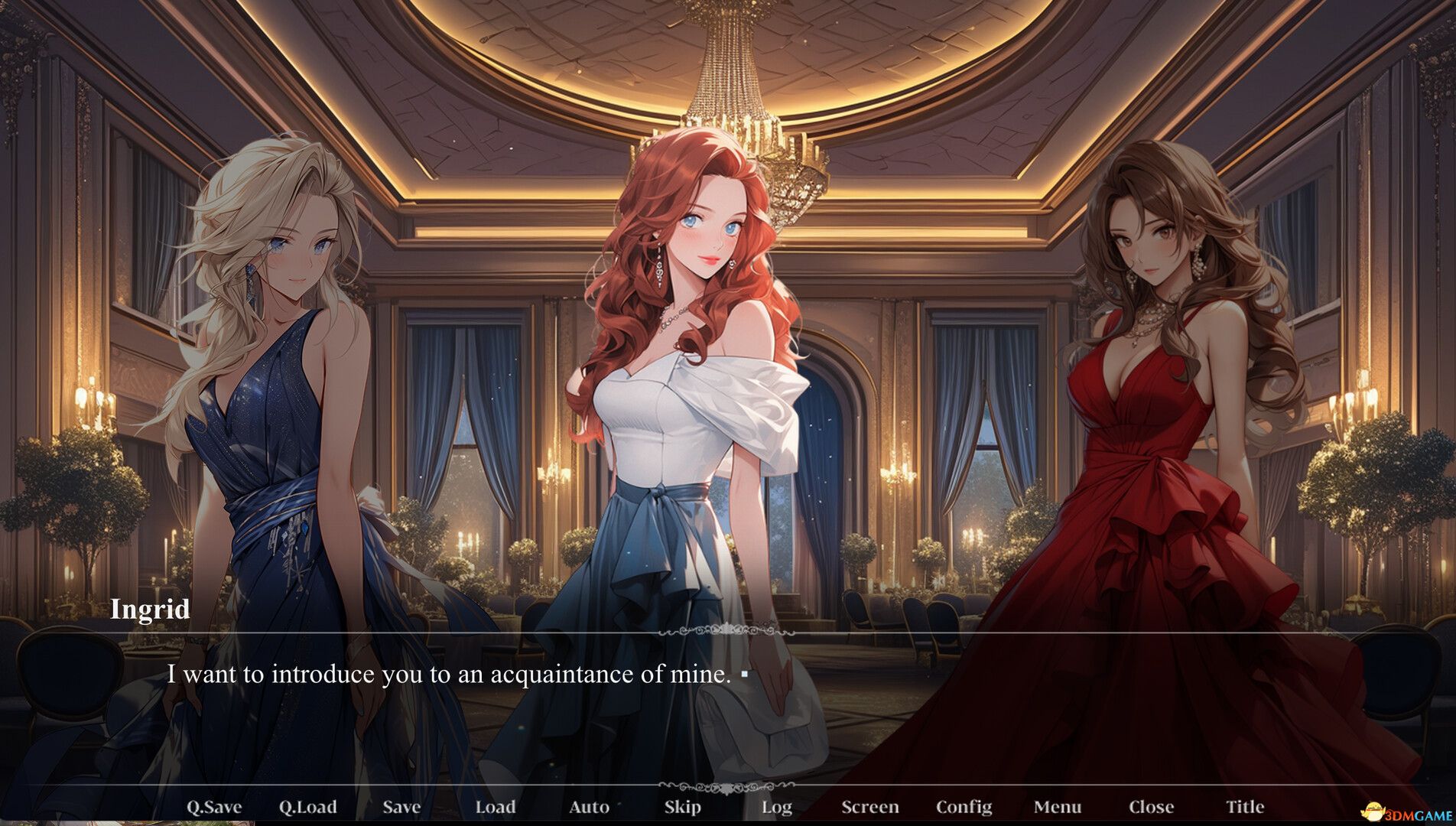Open the Config settings
This screenshot has width=1456, height=826.
click(x=965, y=806)
